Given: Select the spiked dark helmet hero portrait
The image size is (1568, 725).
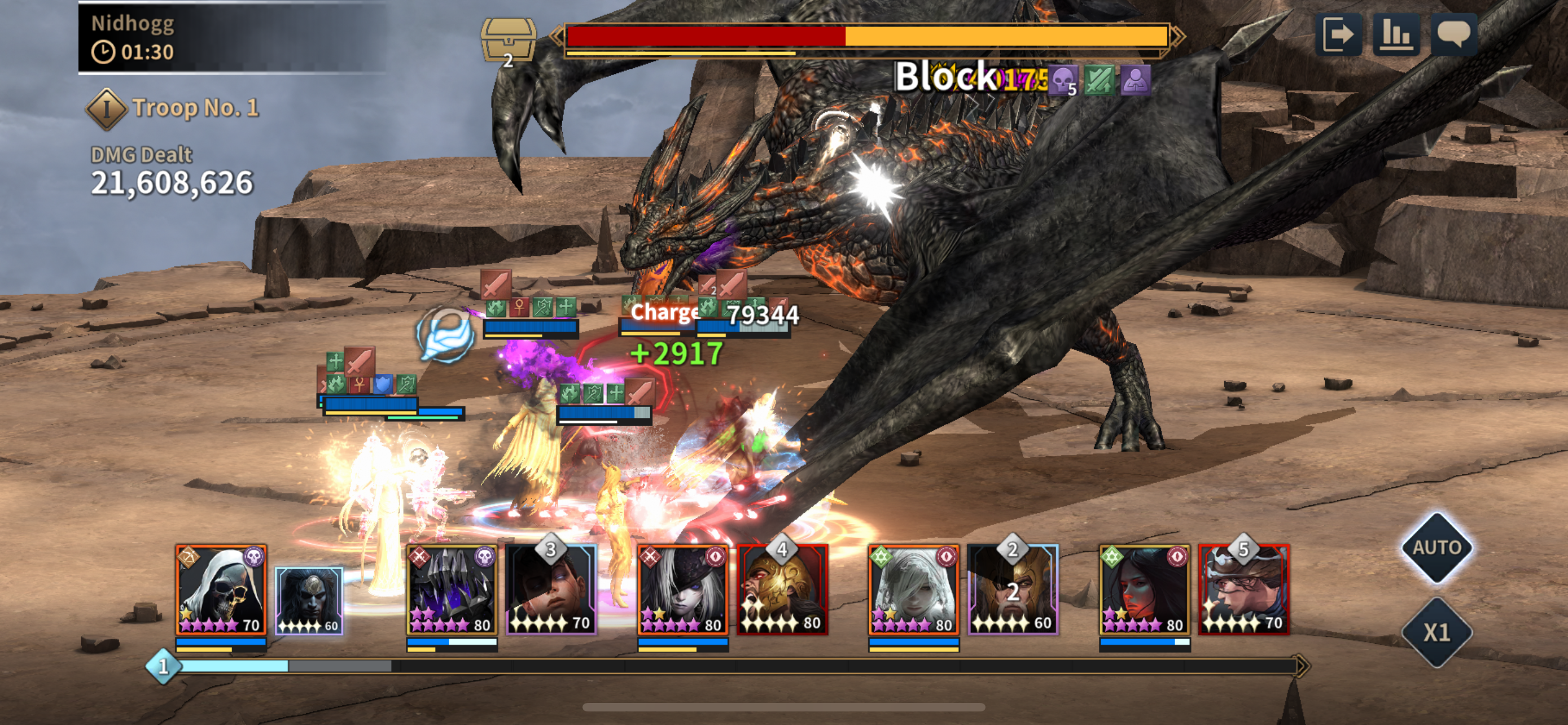Looking at the screenshot, I should [x=452, y=590].
